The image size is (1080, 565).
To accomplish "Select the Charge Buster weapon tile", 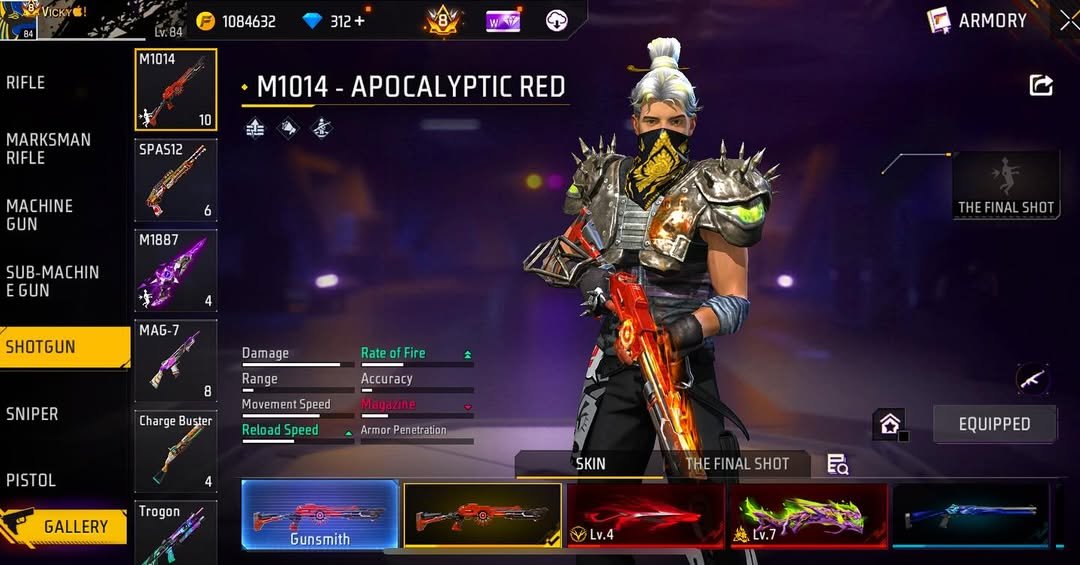I will (176, 451).
